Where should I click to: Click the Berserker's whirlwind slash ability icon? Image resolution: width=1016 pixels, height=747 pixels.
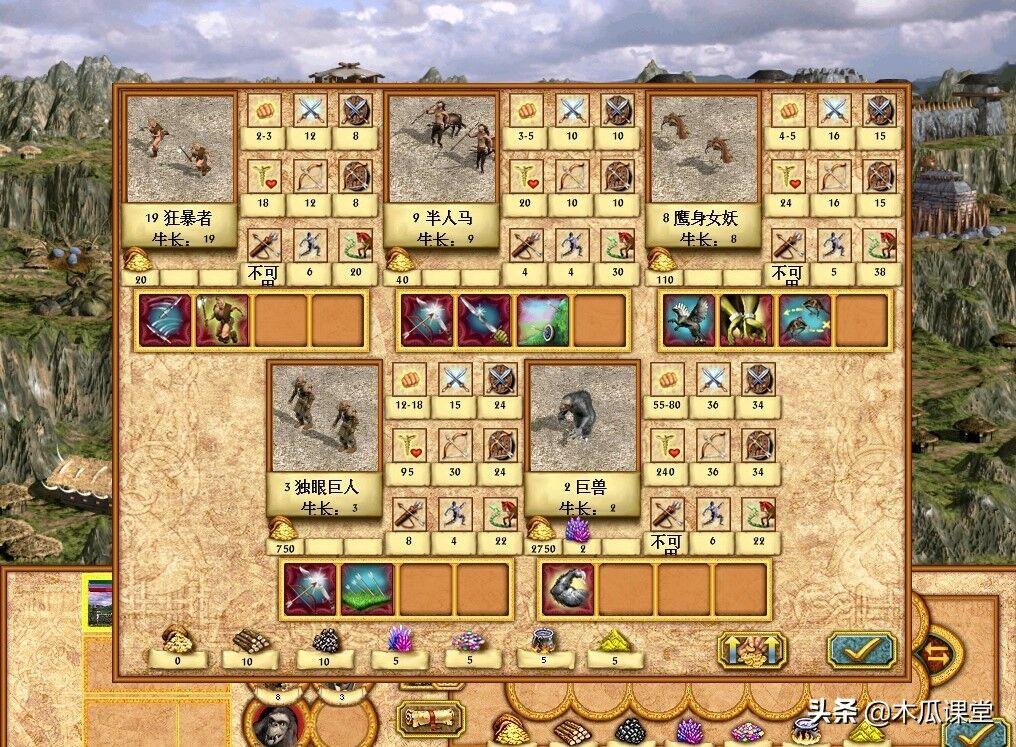166,320
